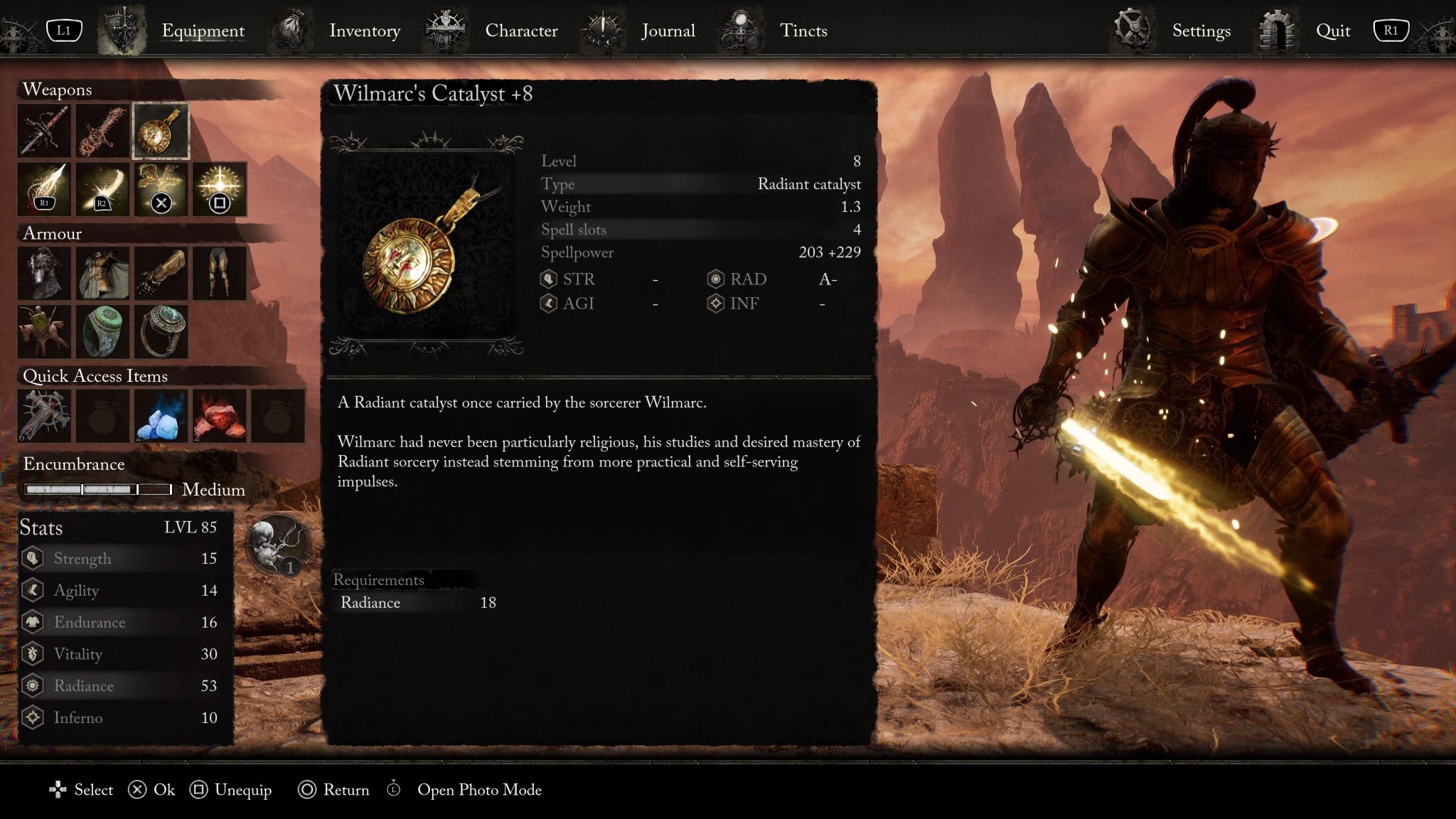Image resolution: width=1456 pixels, height=819 pixels.
Task: Open the Tincts menu
Action: click(x=803, y=31)
